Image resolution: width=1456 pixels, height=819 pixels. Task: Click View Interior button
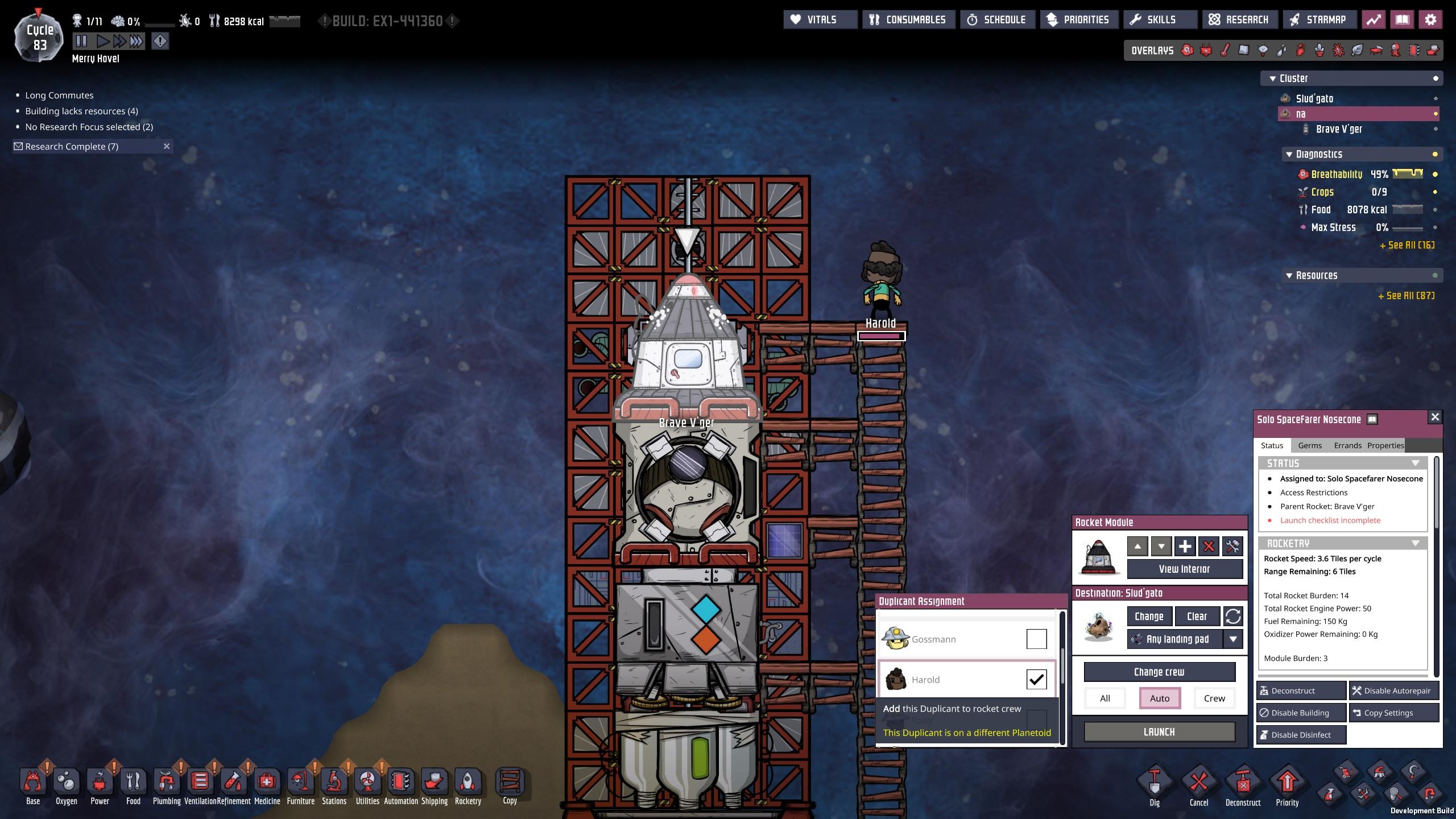[1184, 569]
